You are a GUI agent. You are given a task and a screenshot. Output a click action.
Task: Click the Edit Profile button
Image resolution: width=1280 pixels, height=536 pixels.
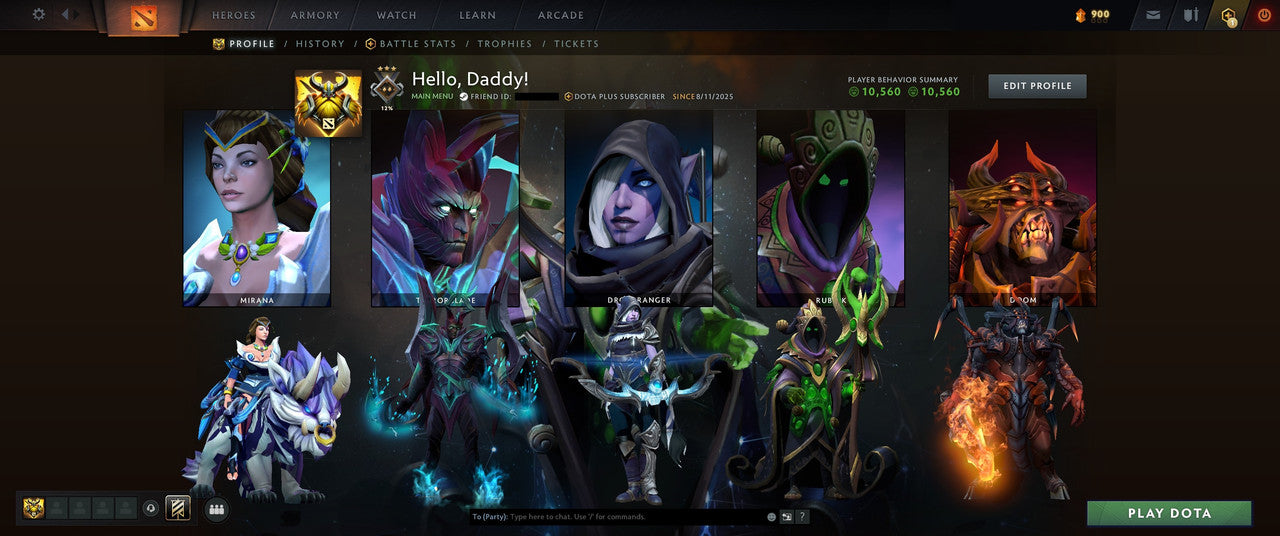1037,86
